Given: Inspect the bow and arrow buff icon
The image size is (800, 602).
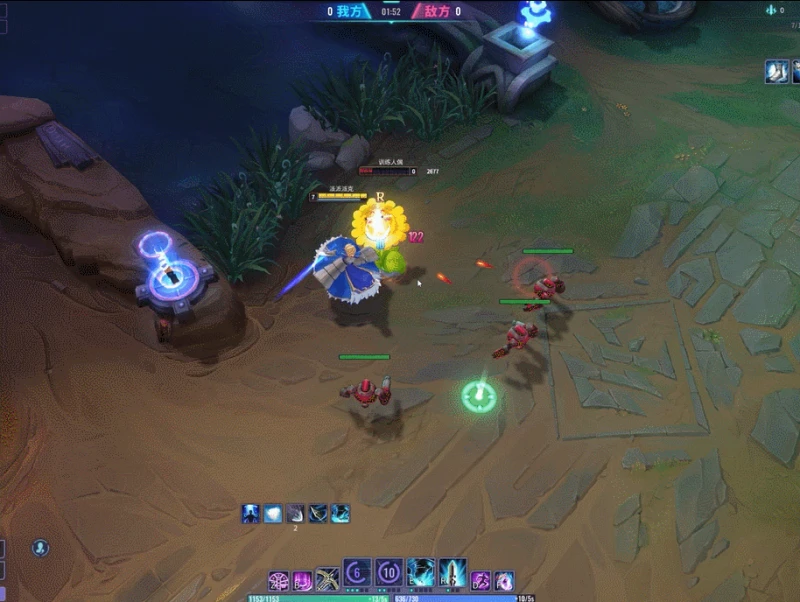Looking at the screenshot, I should (x=318, y=514).
